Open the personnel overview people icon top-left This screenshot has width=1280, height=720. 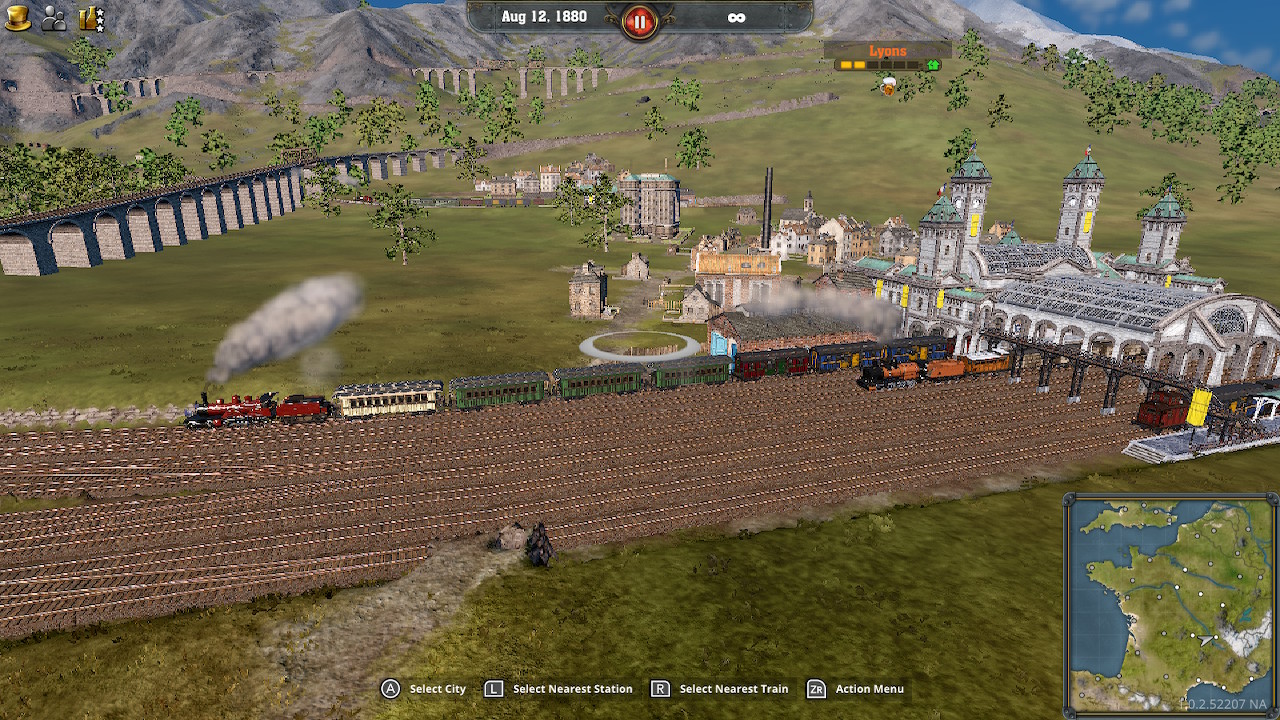(52, 20)
